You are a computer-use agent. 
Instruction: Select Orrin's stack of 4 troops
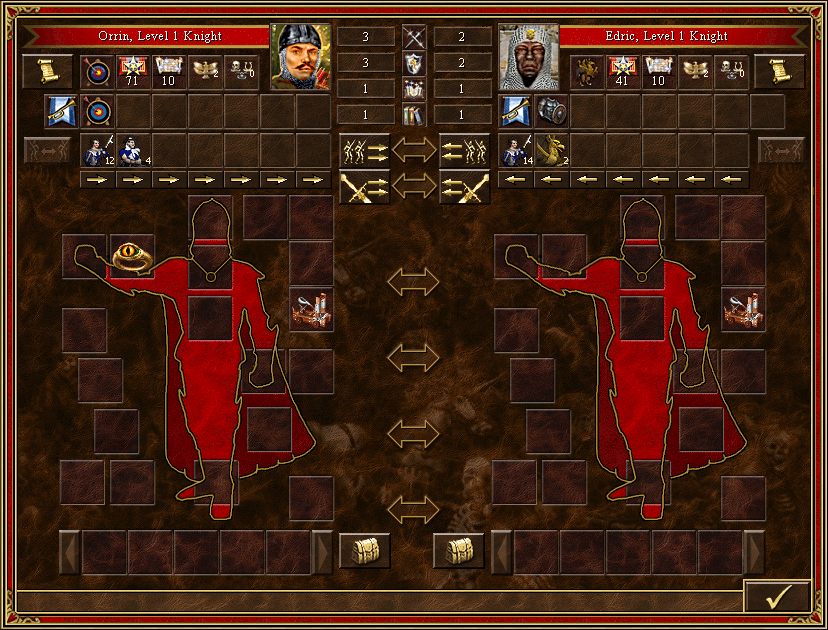click(x=134, y=150)
